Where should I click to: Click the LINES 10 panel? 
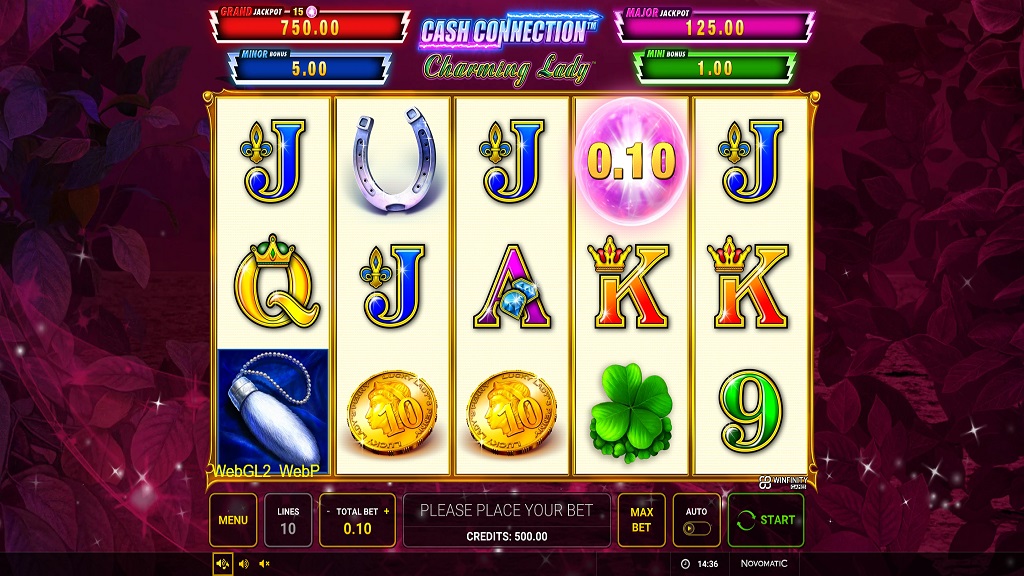288,520
